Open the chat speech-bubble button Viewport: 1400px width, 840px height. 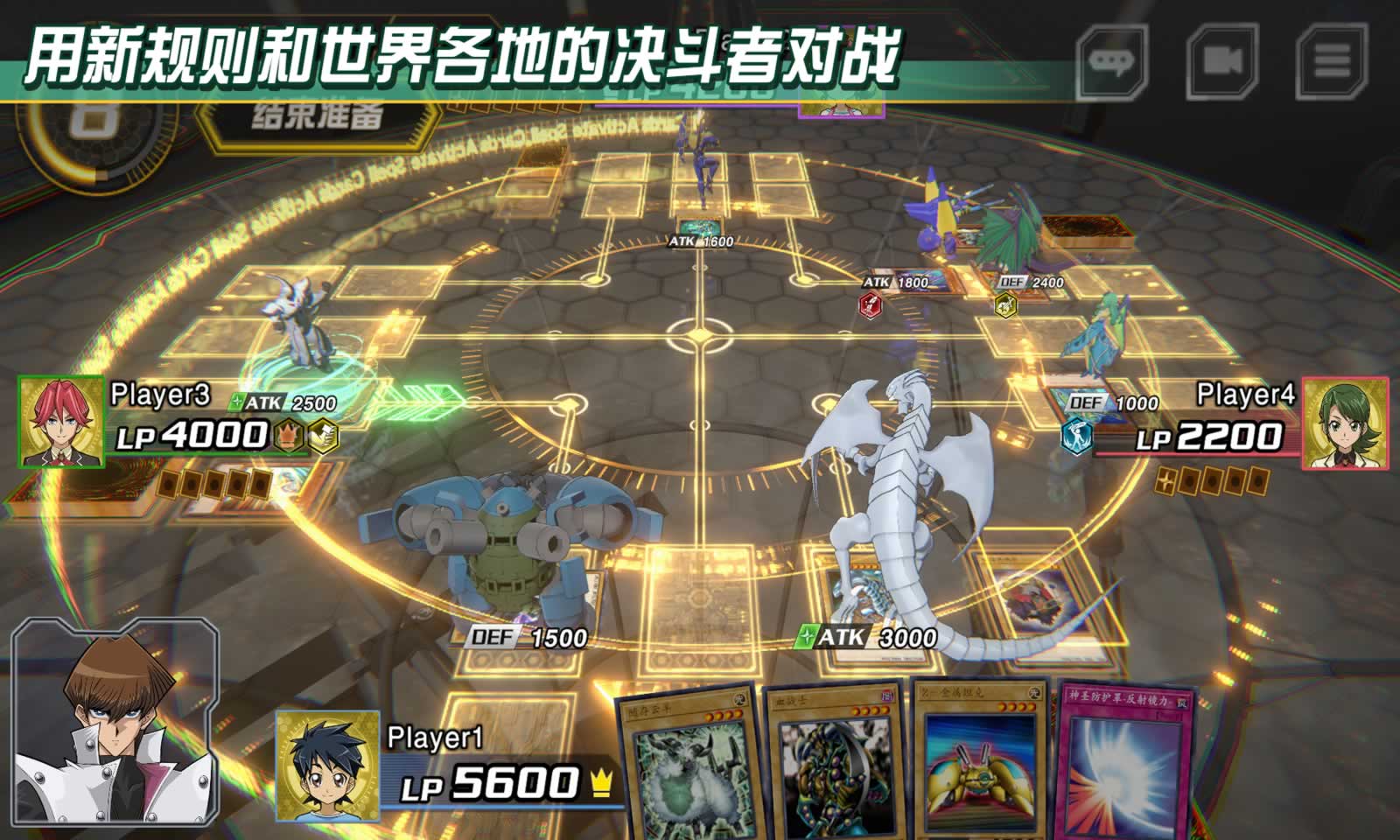pyautogui.click(x=1111, y=61)
